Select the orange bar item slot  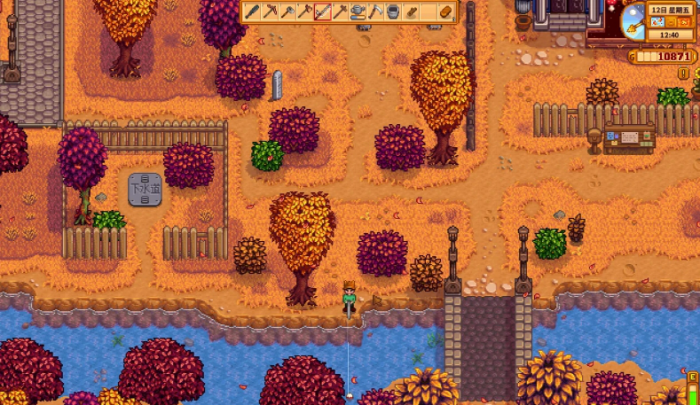(x=447, y=12)
